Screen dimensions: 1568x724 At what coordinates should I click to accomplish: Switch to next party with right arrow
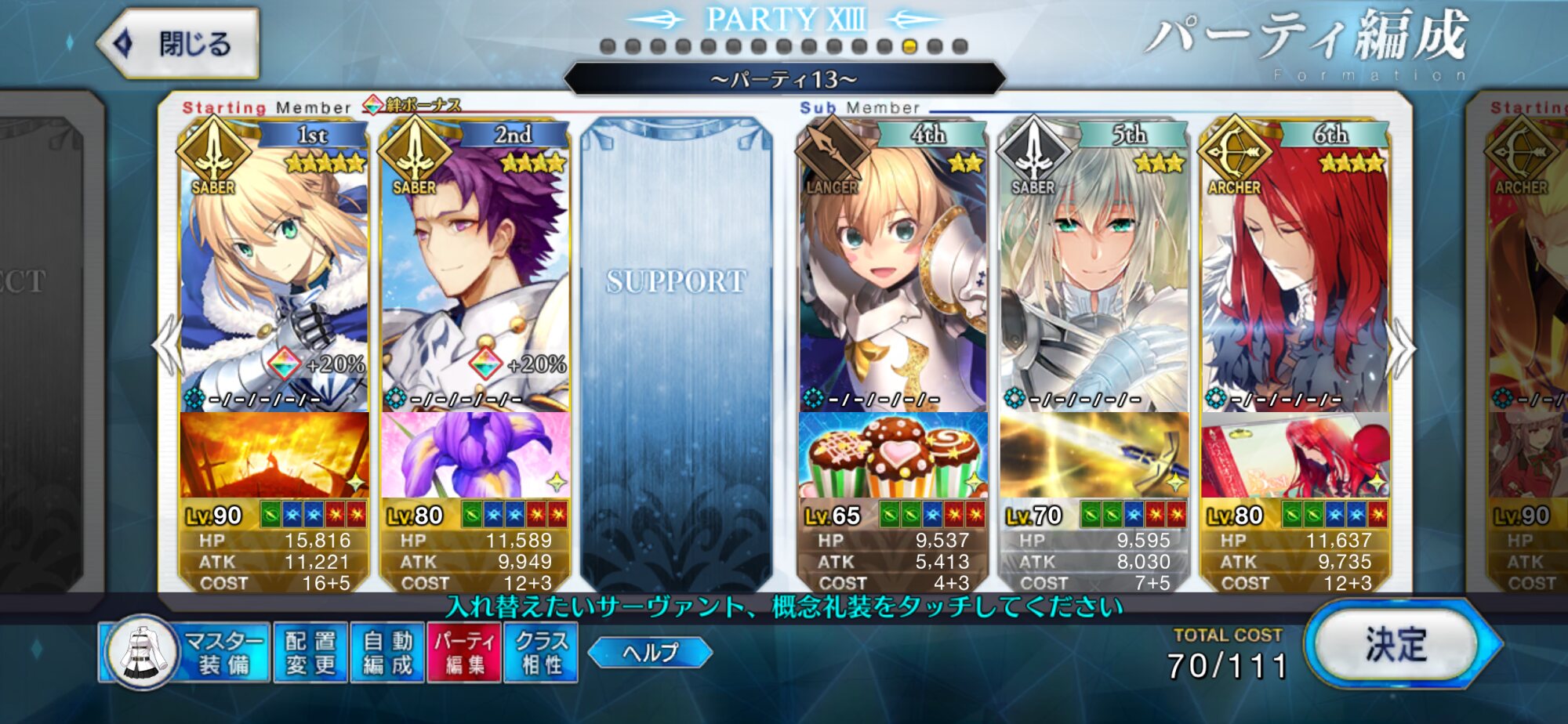click(1402, 345)
